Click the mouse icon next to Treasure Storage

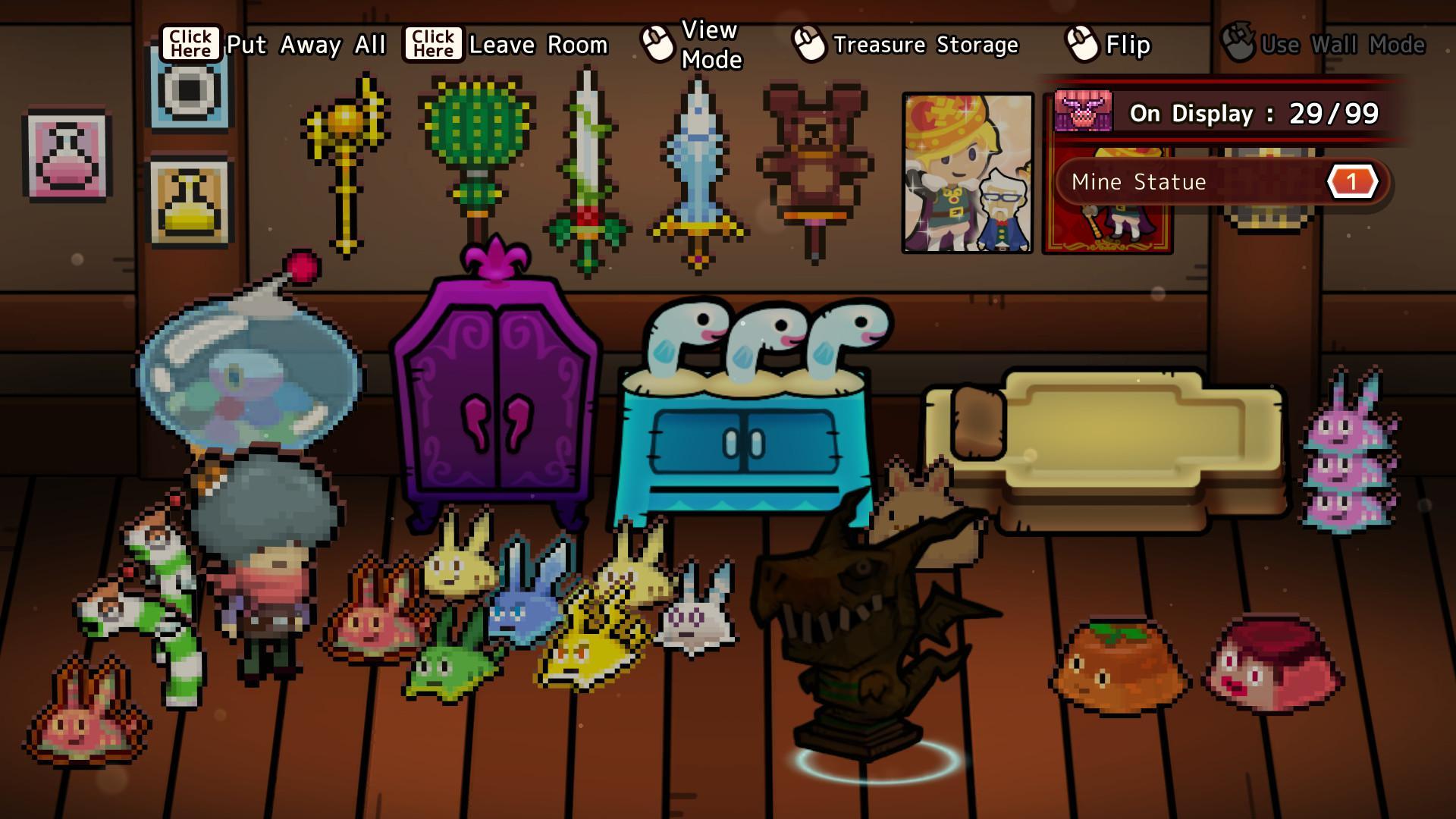click(808, 44)
